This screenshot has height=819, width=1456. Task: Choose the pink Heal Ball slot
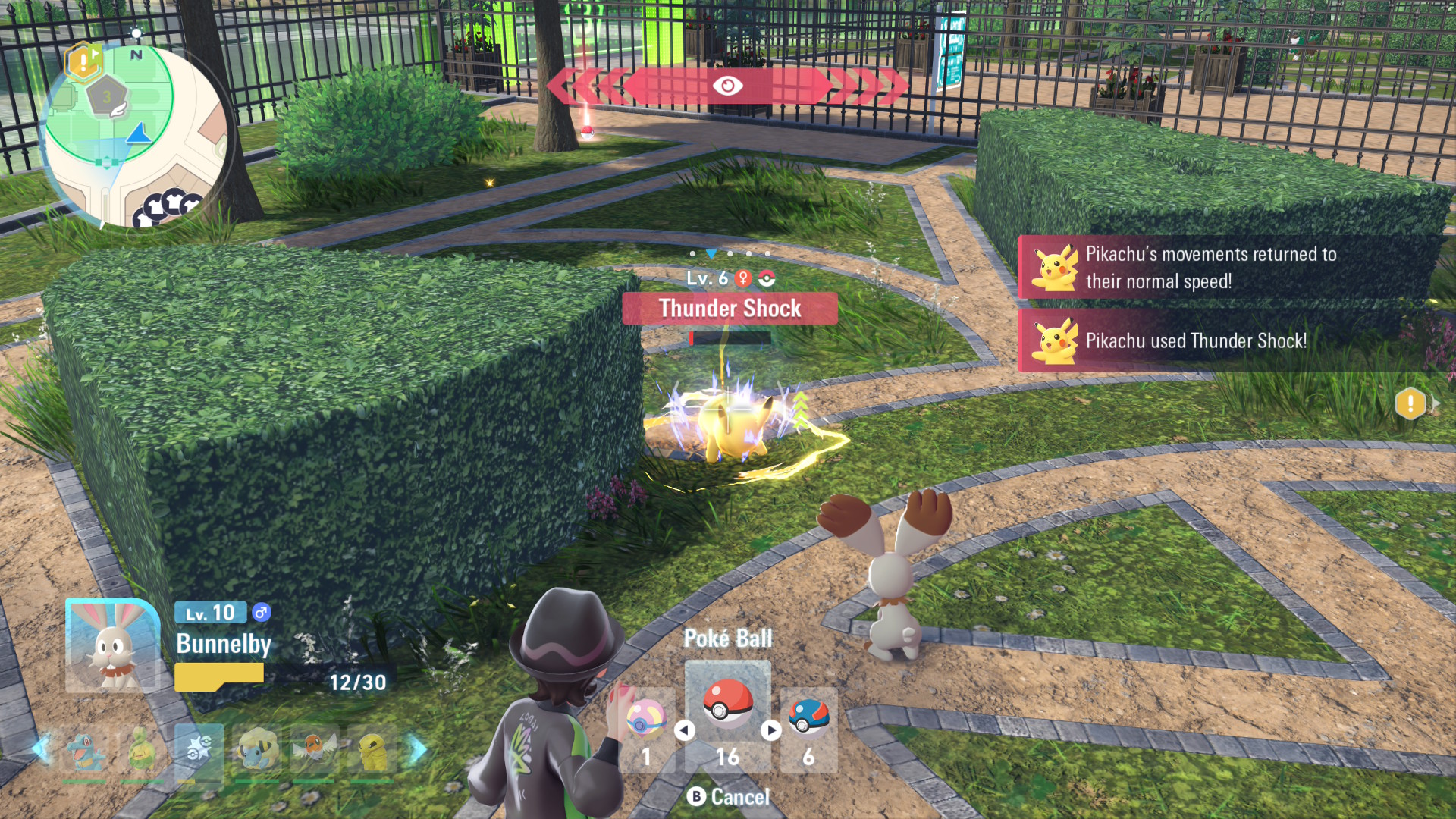click(x=645, y=718)
